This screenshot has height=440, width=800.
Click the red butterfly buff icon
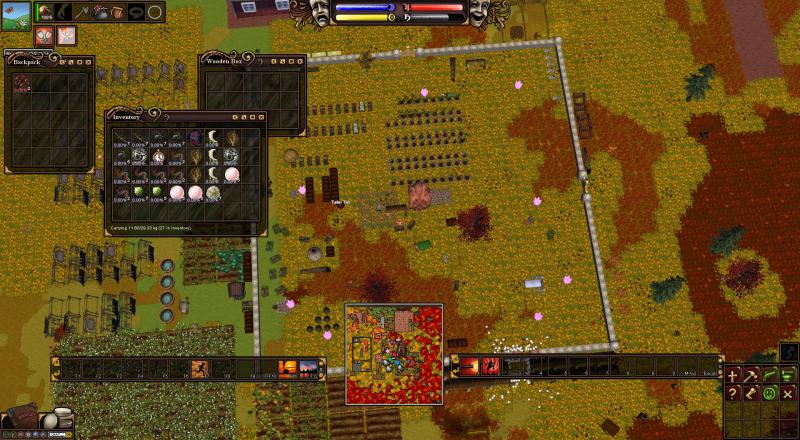coord(43,36)
